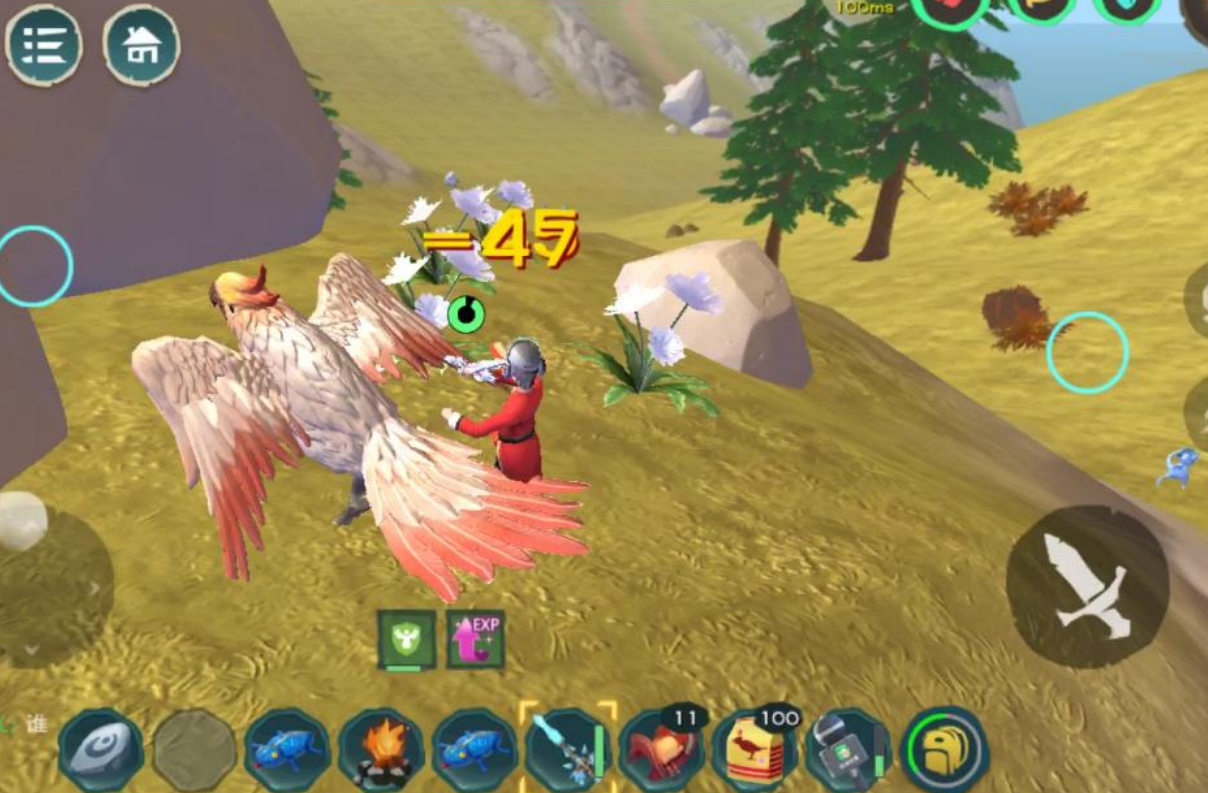Image resolution: width=1208 pixels, height=793 pixels.
Task: Attack with the sword action button
Action: [x=1087, y=587]
